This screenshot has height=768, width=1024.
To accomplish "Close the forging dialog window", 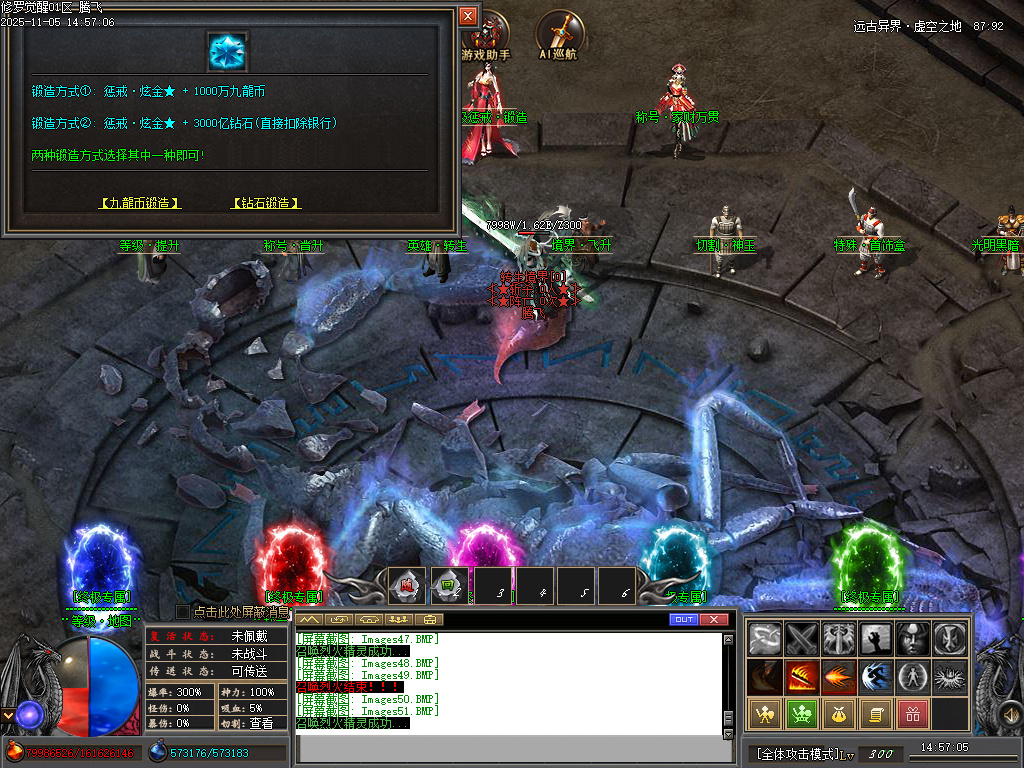I will point(468,16).
